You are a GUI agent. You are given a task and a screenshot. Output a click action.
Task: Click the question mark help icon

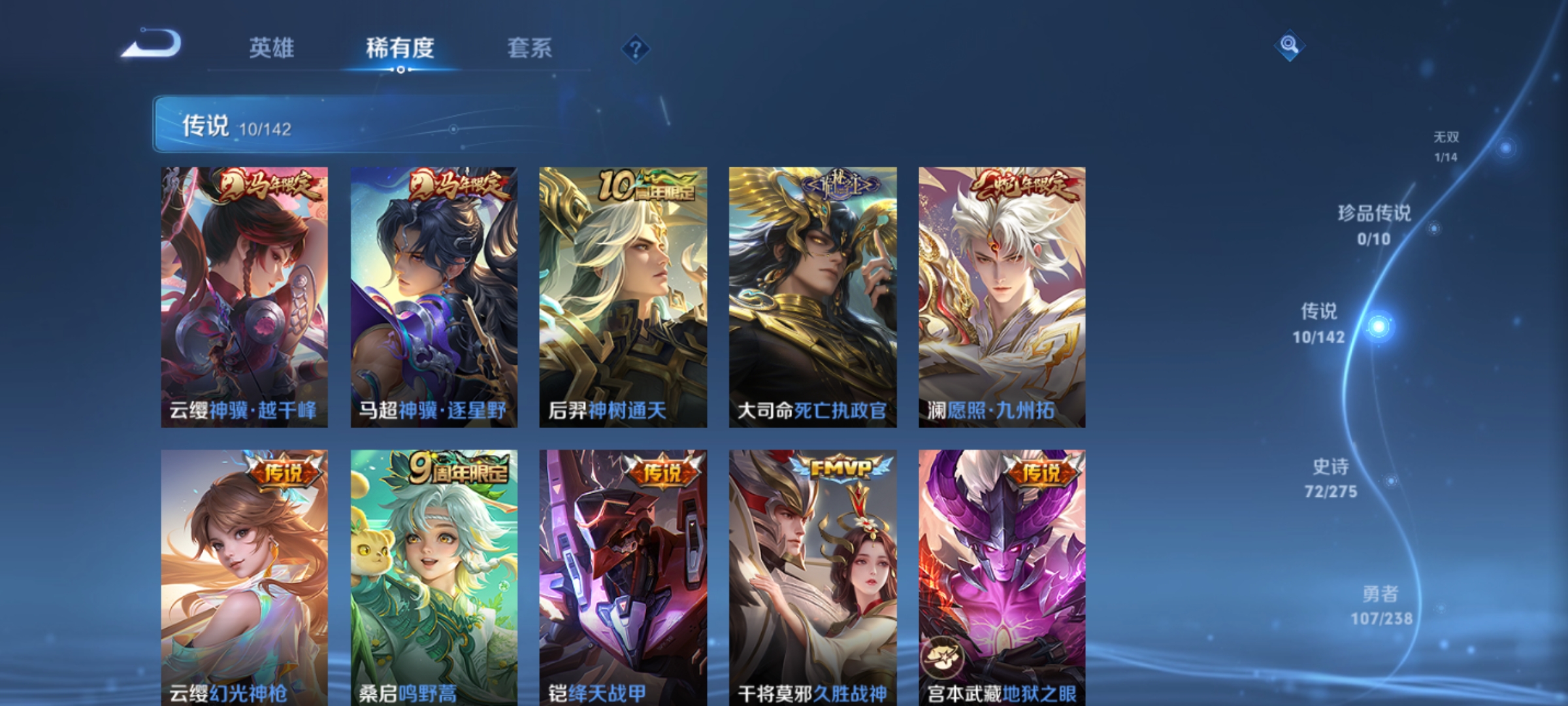tap(637, 50)
